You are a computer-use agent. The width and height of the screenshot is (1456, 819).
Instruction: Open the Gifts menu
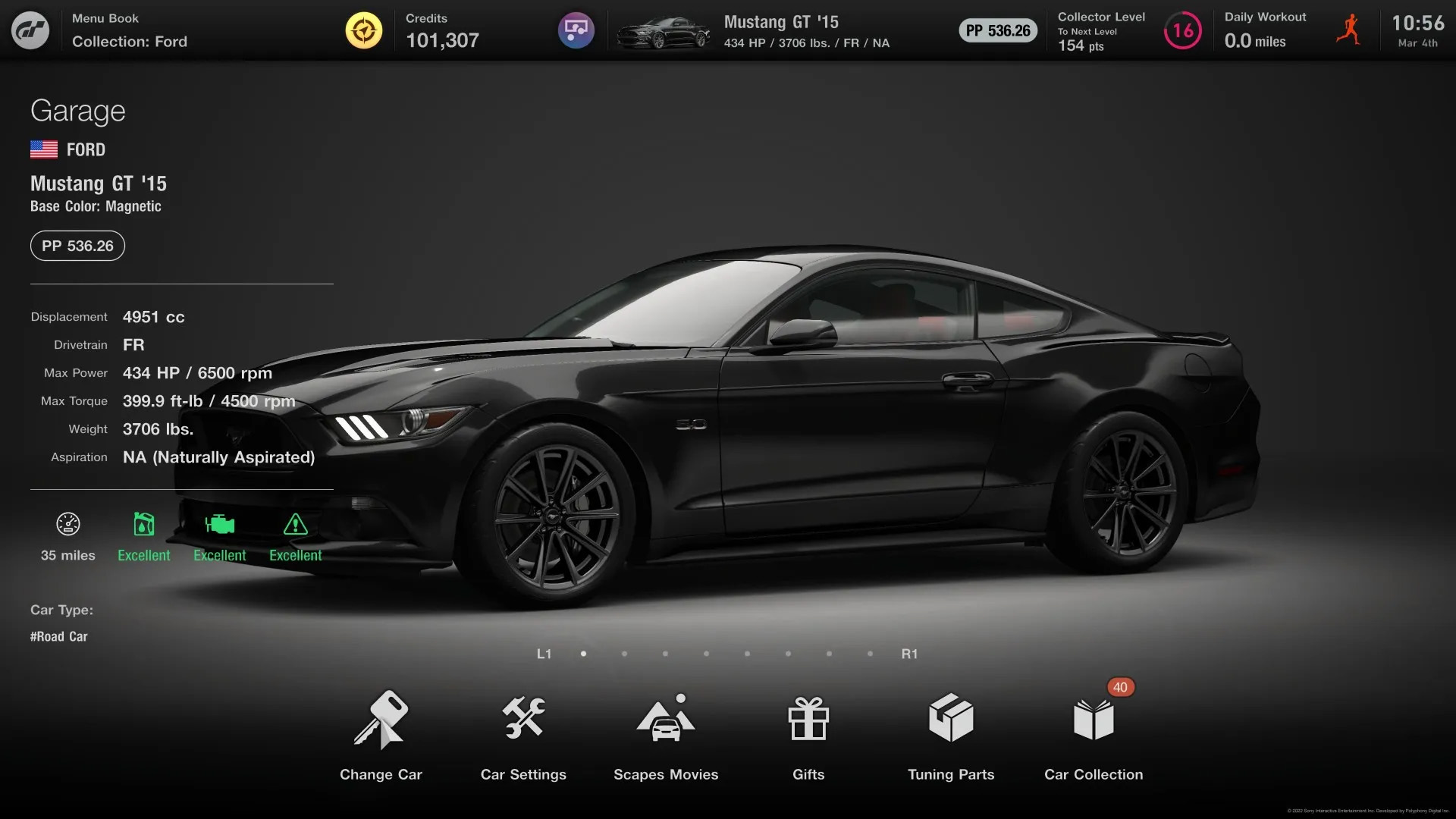(808, 734)
